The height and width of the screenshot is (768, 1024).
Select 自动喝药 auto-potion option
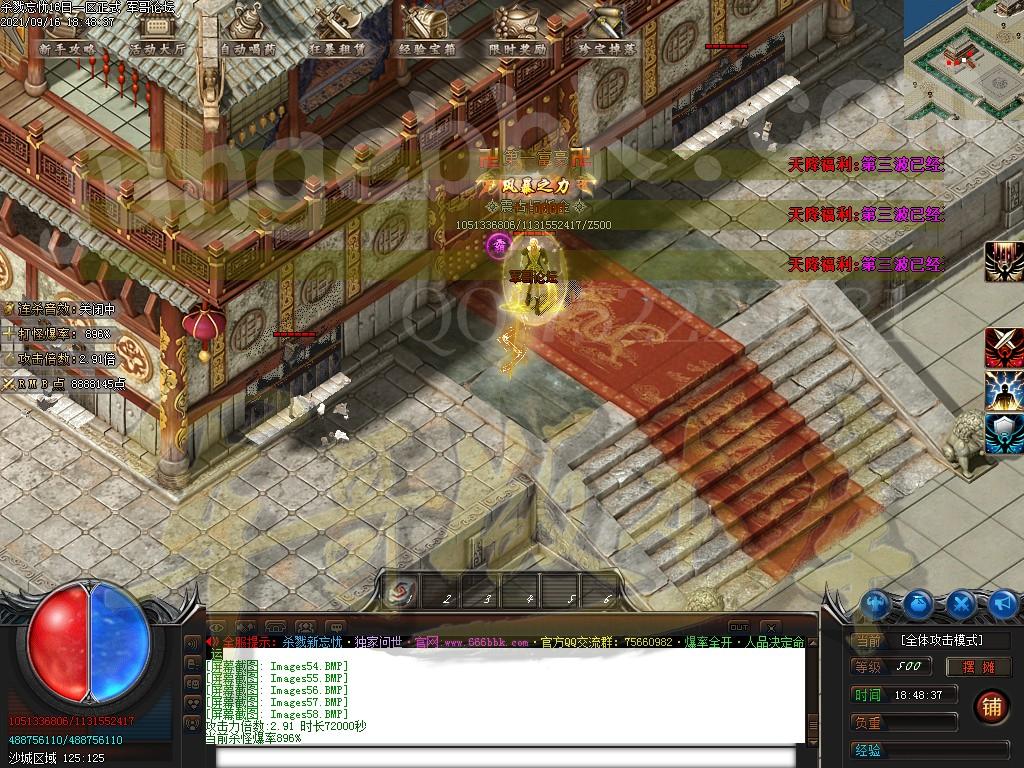[x=250, y=47]
